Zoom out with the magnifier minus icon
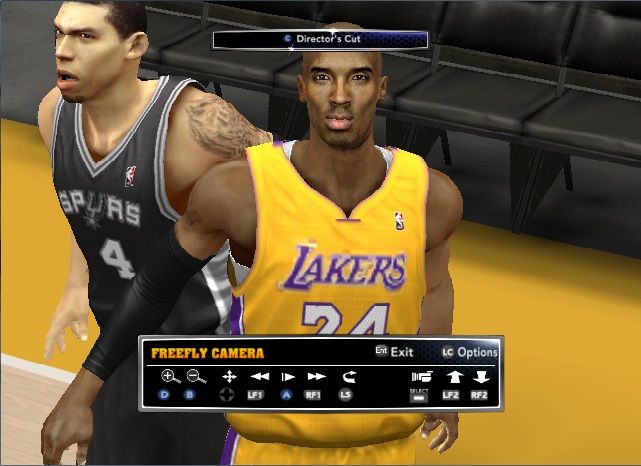 (x=195, y=377)
